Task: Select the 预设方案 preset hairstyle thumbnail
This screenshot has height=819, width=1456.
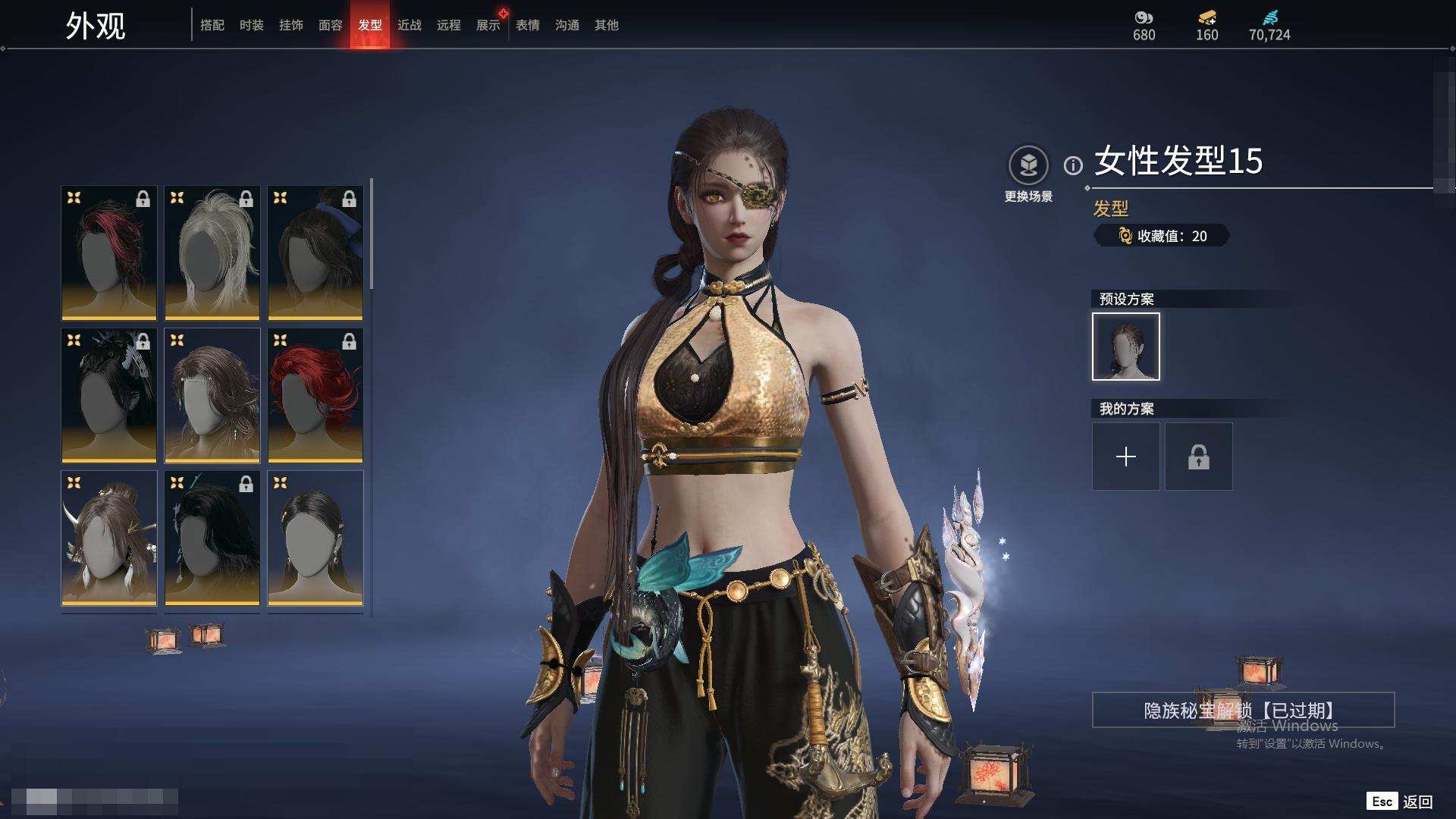Action: [x=1126, y=347]
